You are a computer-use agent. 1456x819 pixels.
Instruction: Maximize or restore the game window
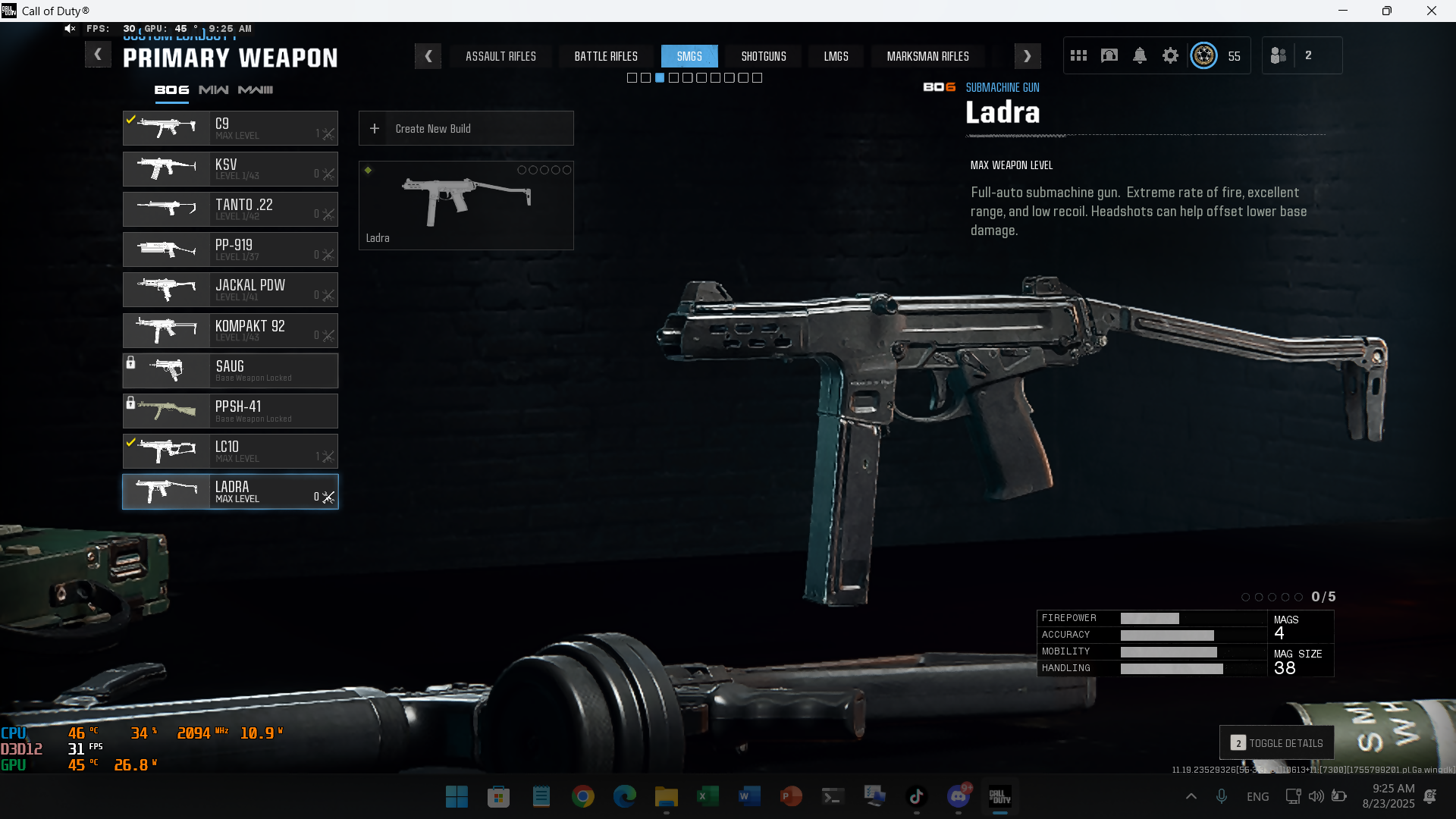(x=1386, y=11)
